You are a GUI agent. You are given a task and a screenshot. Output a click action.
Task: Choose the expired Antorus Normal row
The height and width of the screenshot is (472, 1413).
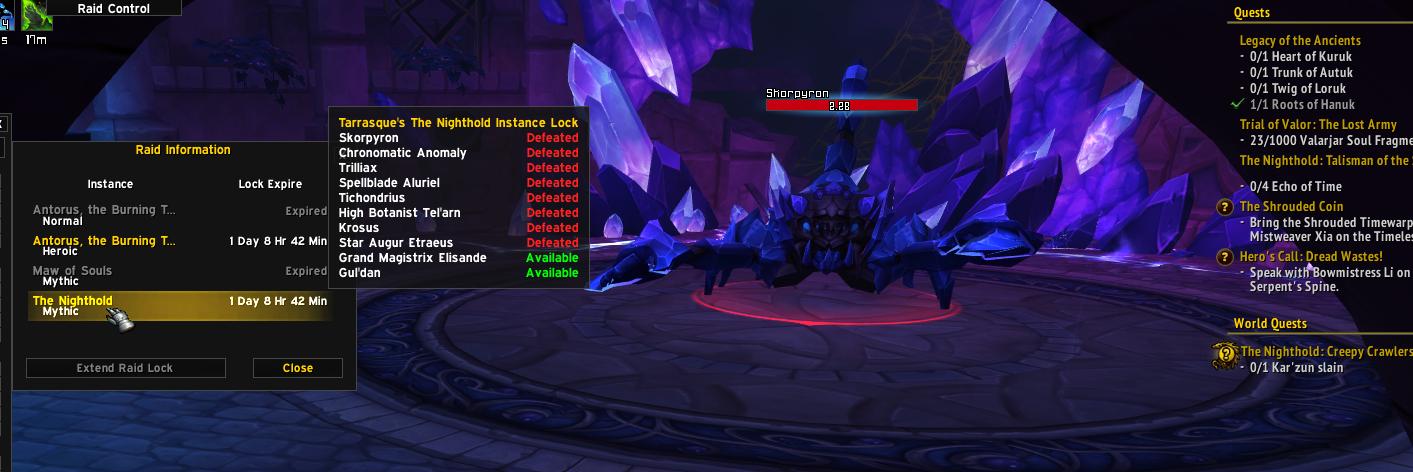(x=180, y=216)
